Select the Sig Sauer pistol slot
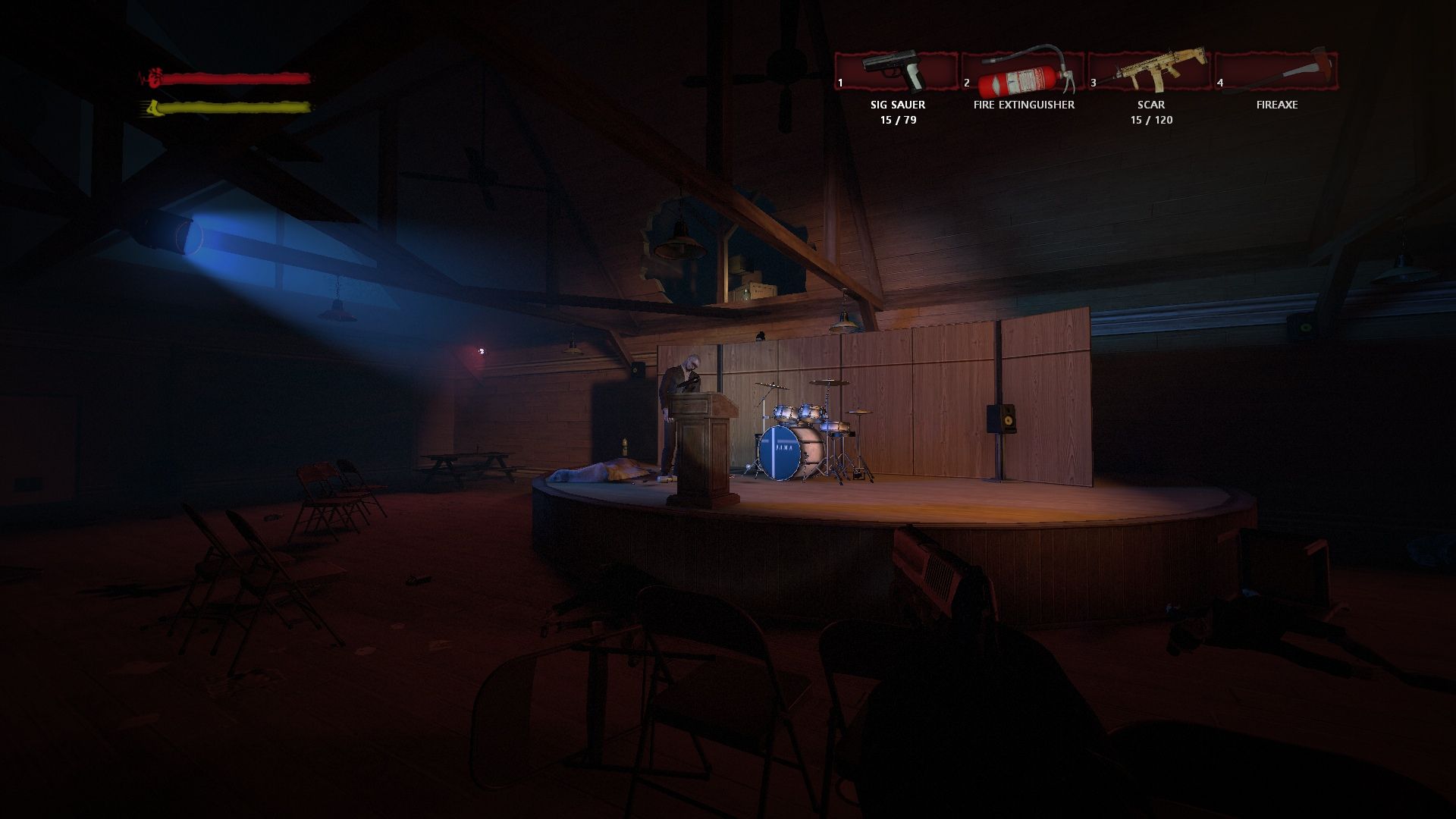This screenshot has height=819, width=1456. point(897,72)
